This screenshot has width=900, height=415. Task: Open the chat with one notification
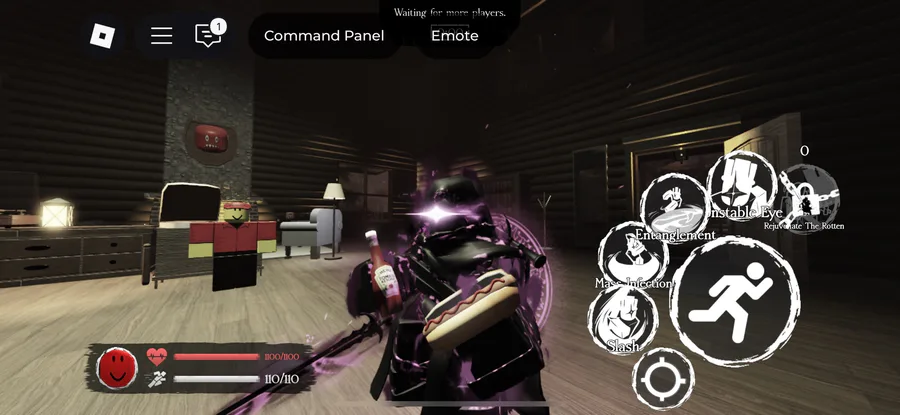(208, 36)
